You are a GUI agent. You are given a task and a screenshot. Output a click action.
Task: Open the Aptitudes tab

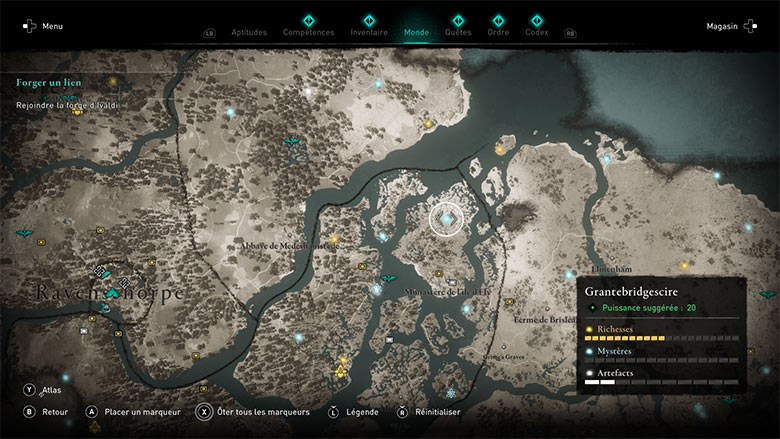click(249, 32)
